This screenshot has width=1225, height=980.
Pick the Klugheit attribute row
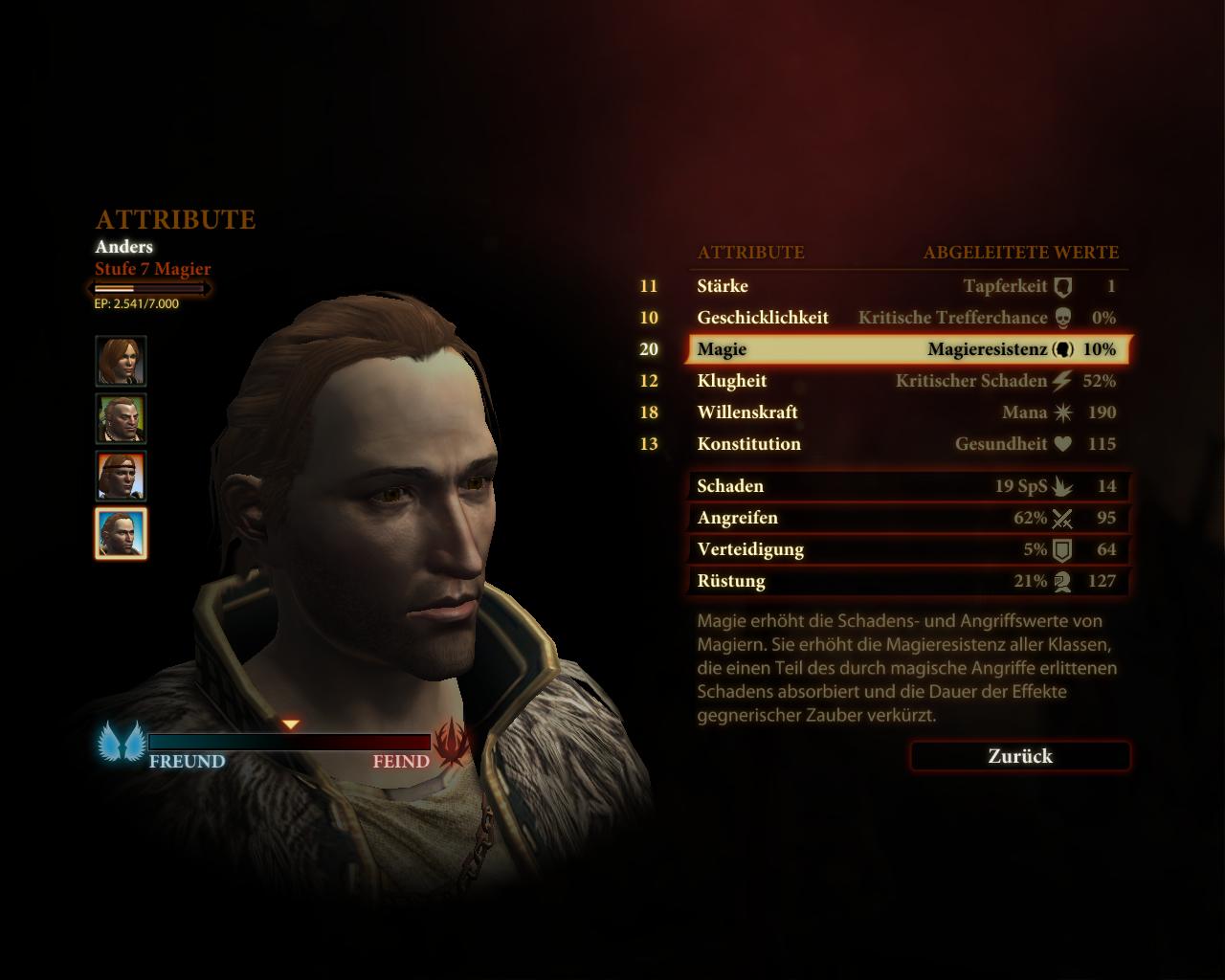906,381
